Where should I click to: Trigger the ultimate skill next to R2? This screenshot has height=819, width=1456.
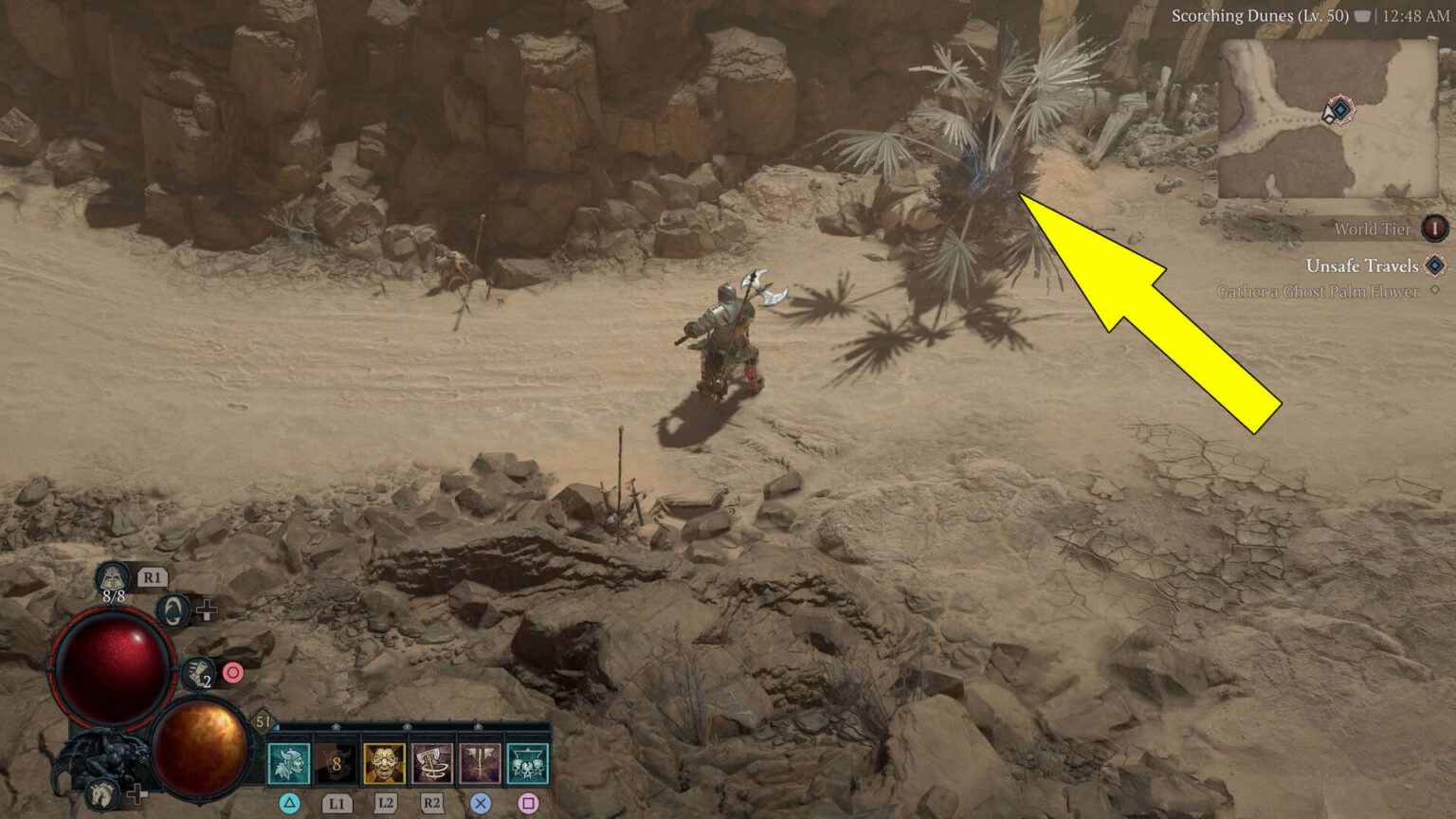point(480,763)
